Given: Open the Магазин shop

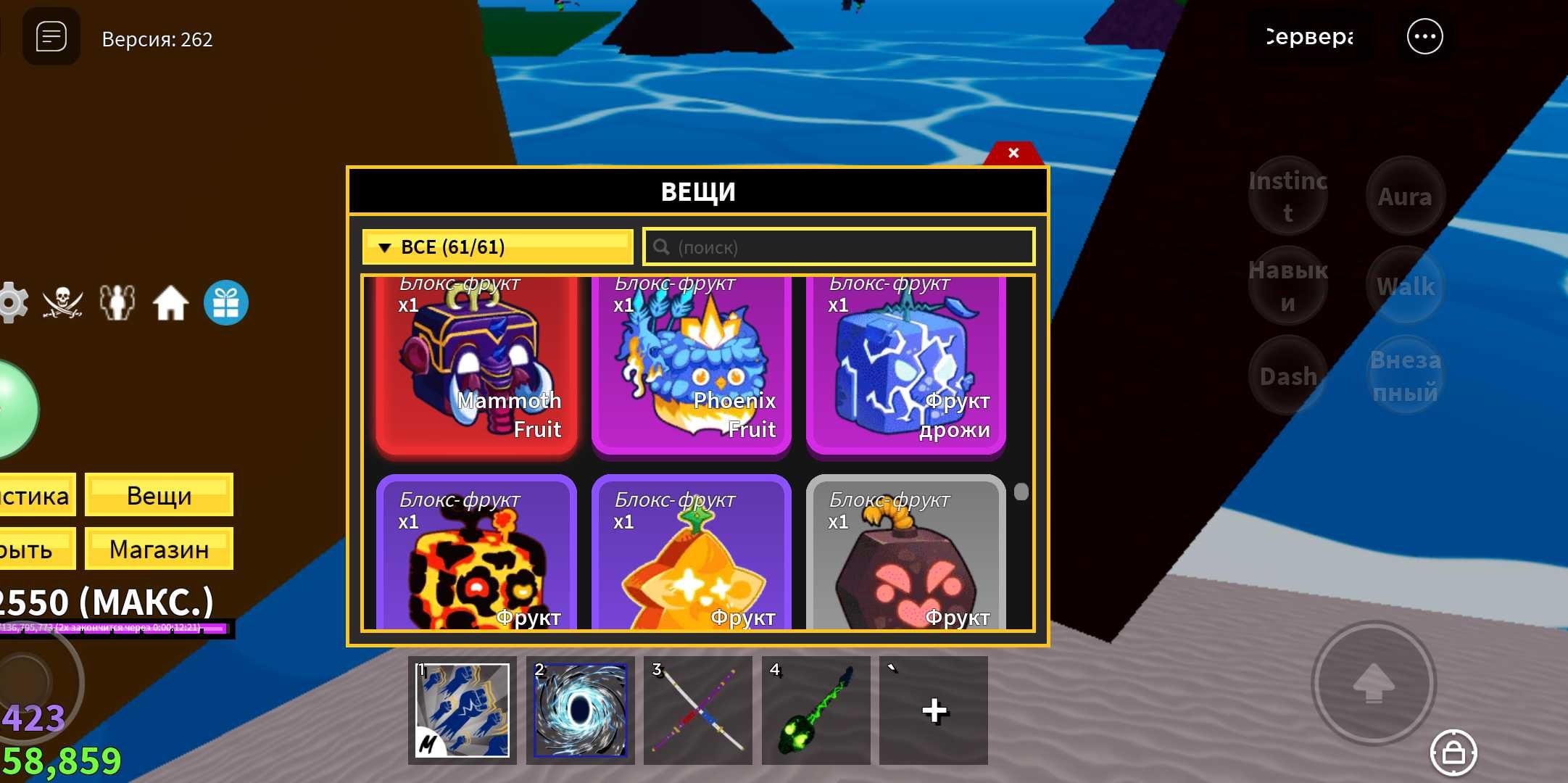Looking at the screenshot, I should click(159, 550).
